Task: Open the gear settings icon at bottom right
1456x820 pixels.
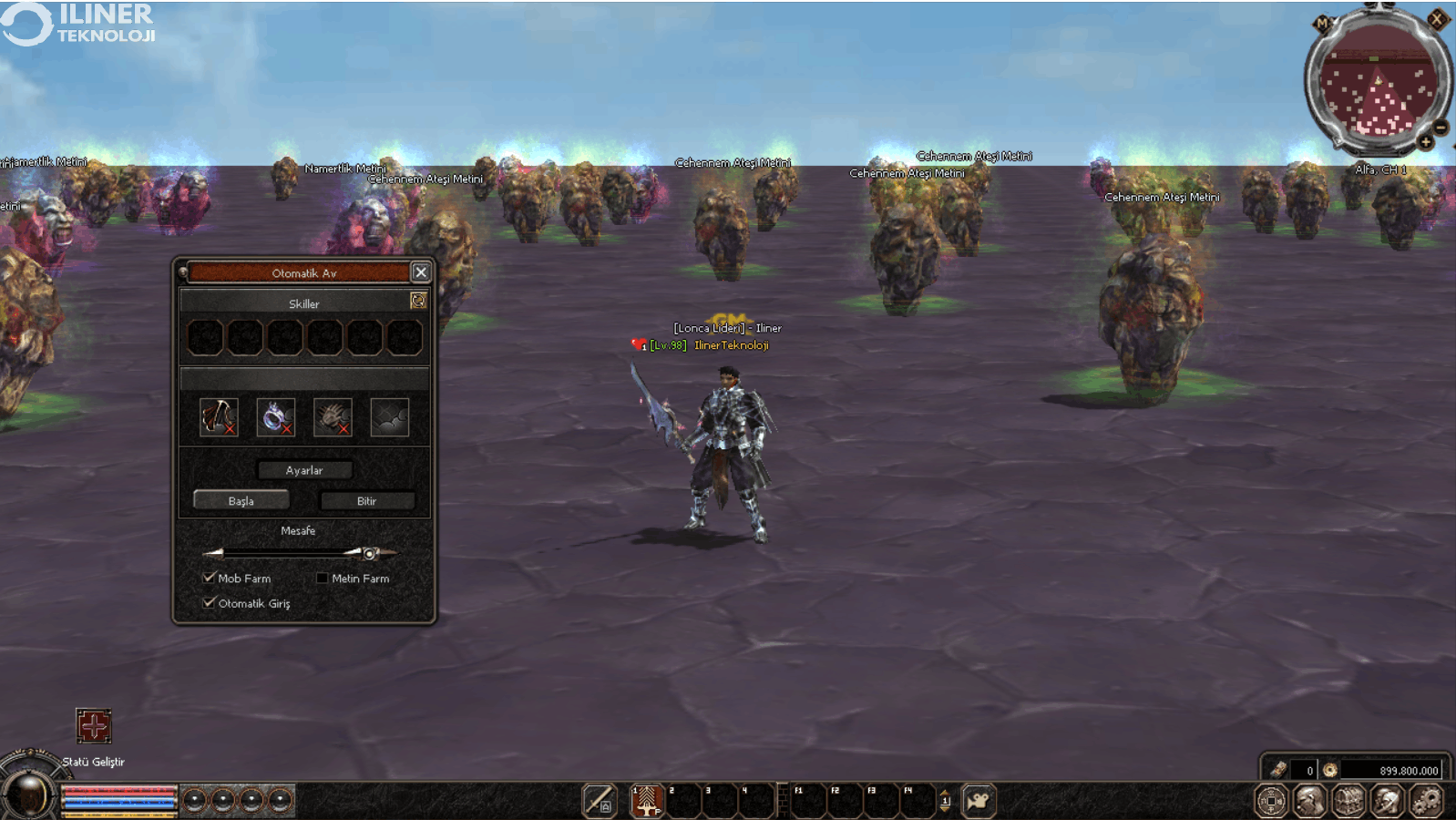Action: 1426,801
